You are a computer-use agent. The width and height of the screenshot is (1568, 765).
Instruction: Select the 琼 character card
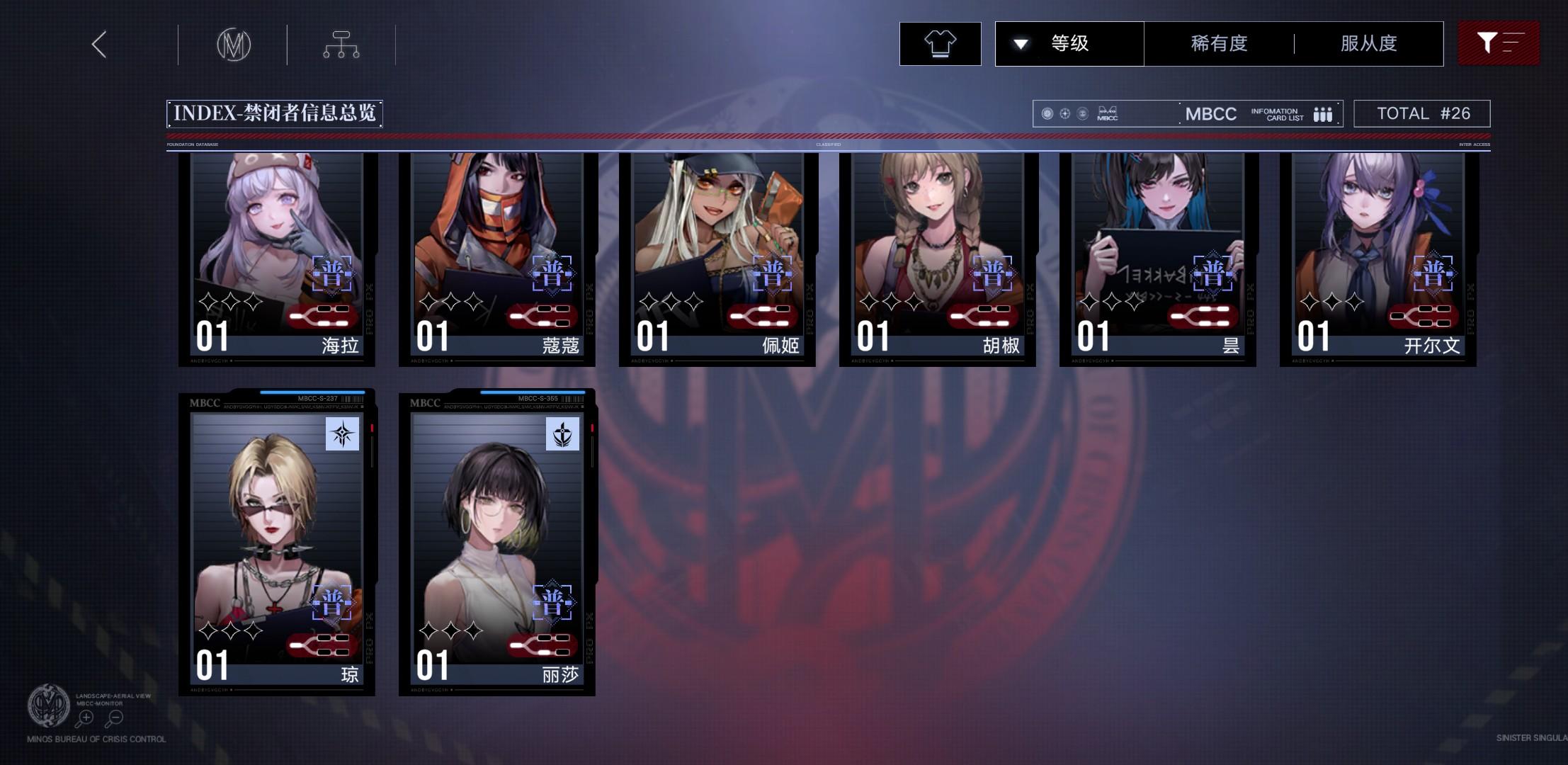277,542
